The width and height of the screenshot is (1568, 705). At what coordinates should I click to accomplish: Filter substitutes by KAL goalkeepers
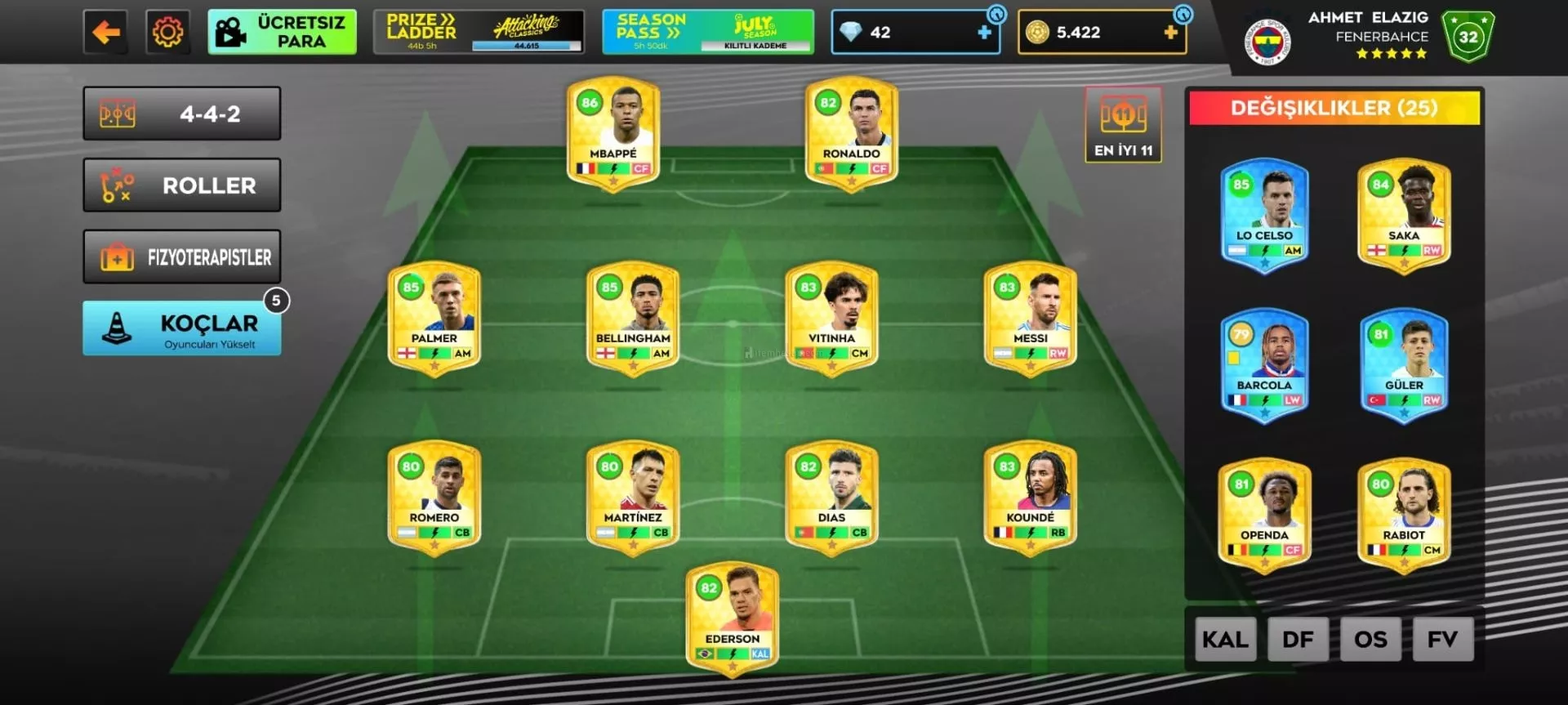pos(1225,639)
